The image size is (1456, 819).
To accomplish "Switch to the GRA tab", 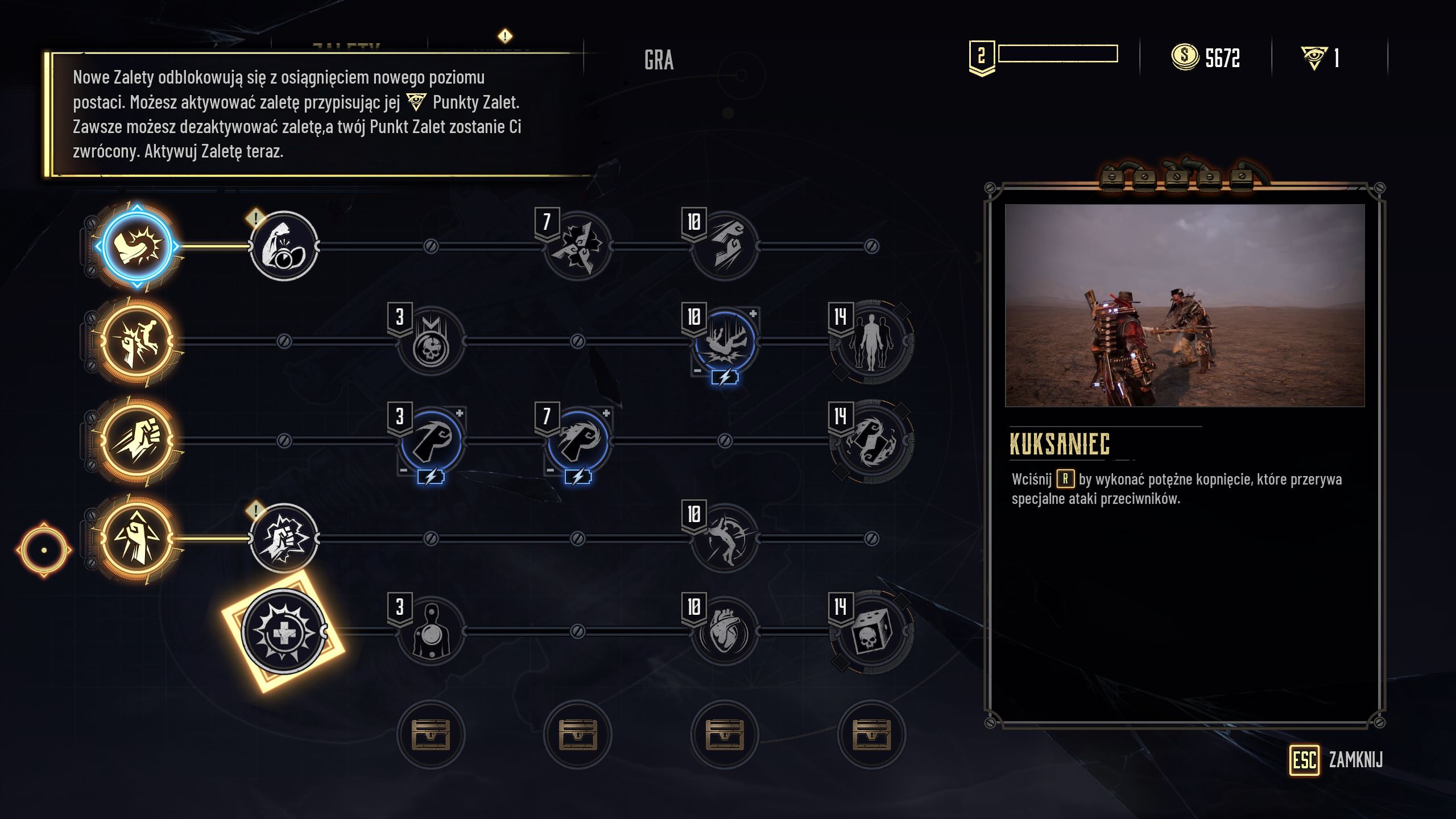I will (660, 61).
